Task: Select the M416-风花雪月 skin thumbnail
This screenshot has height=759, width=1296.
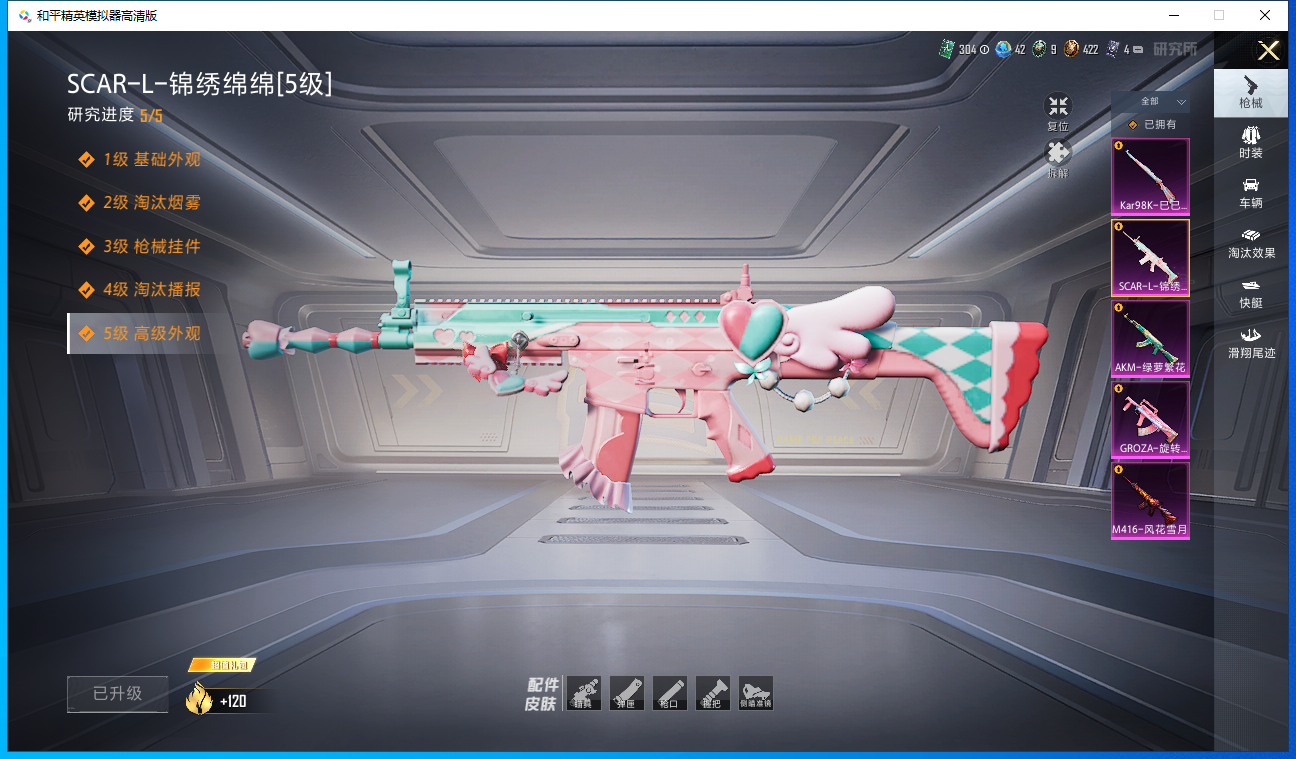Action: [x=1150, y=500]
